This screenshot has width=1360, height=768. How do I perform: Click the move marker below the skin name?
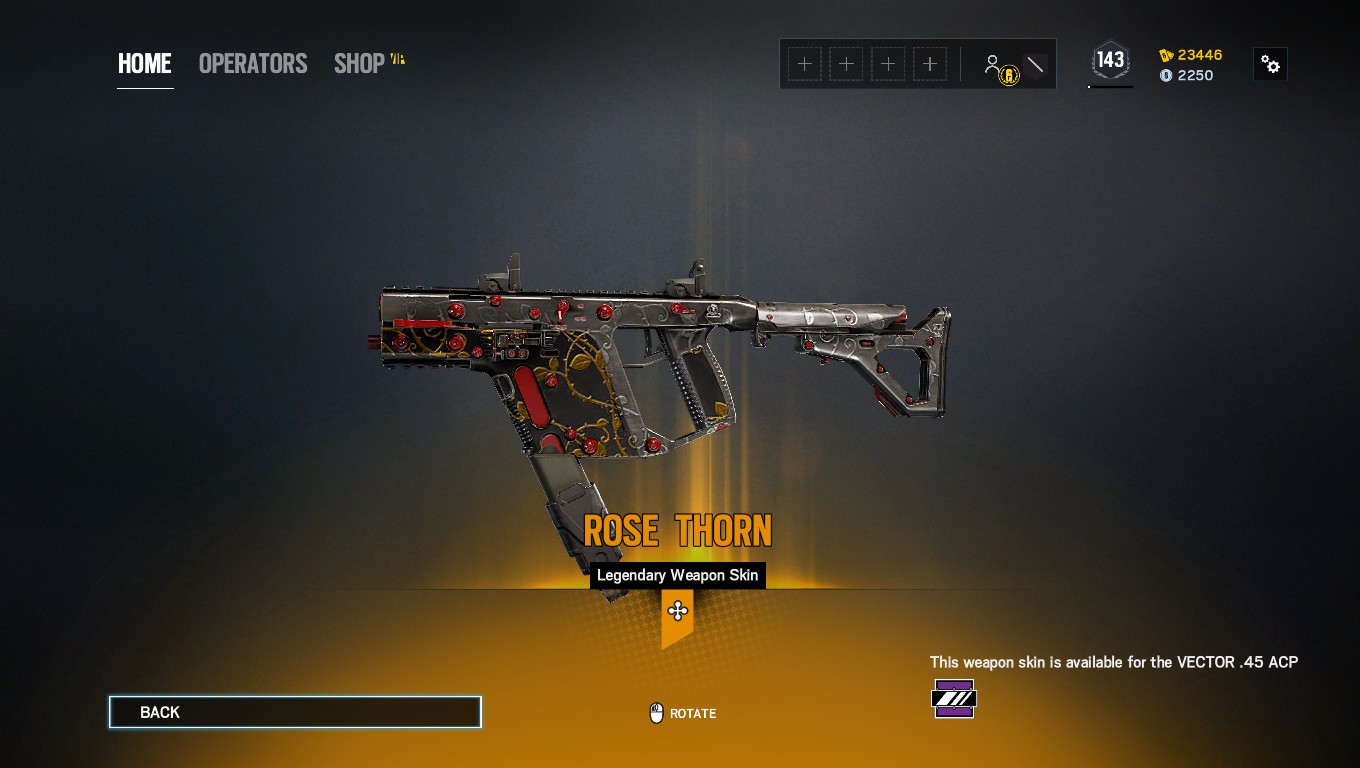pos(678,611)
